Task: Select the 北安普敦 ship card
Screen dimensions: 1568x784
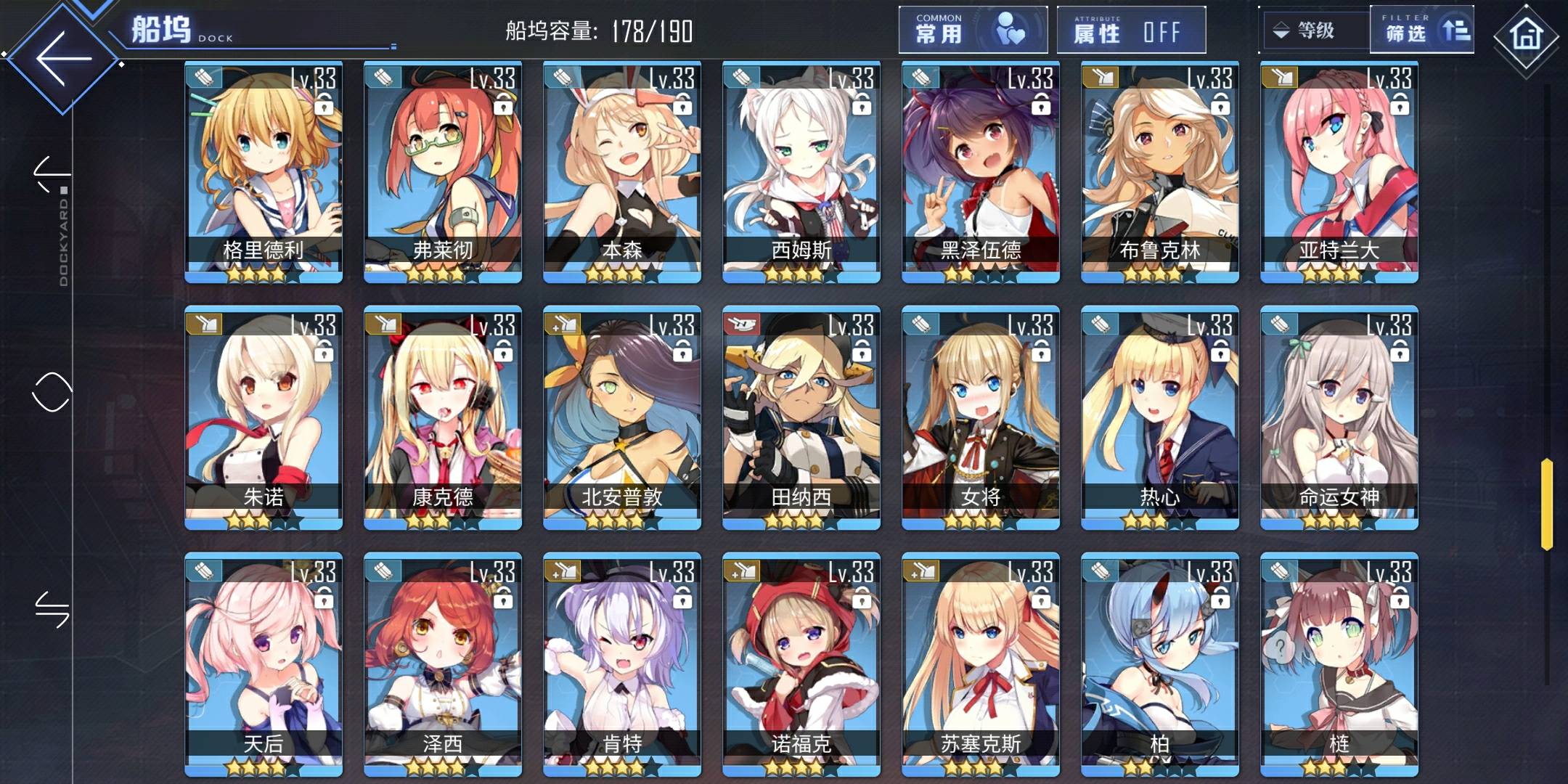Action: tap(622, 417)
